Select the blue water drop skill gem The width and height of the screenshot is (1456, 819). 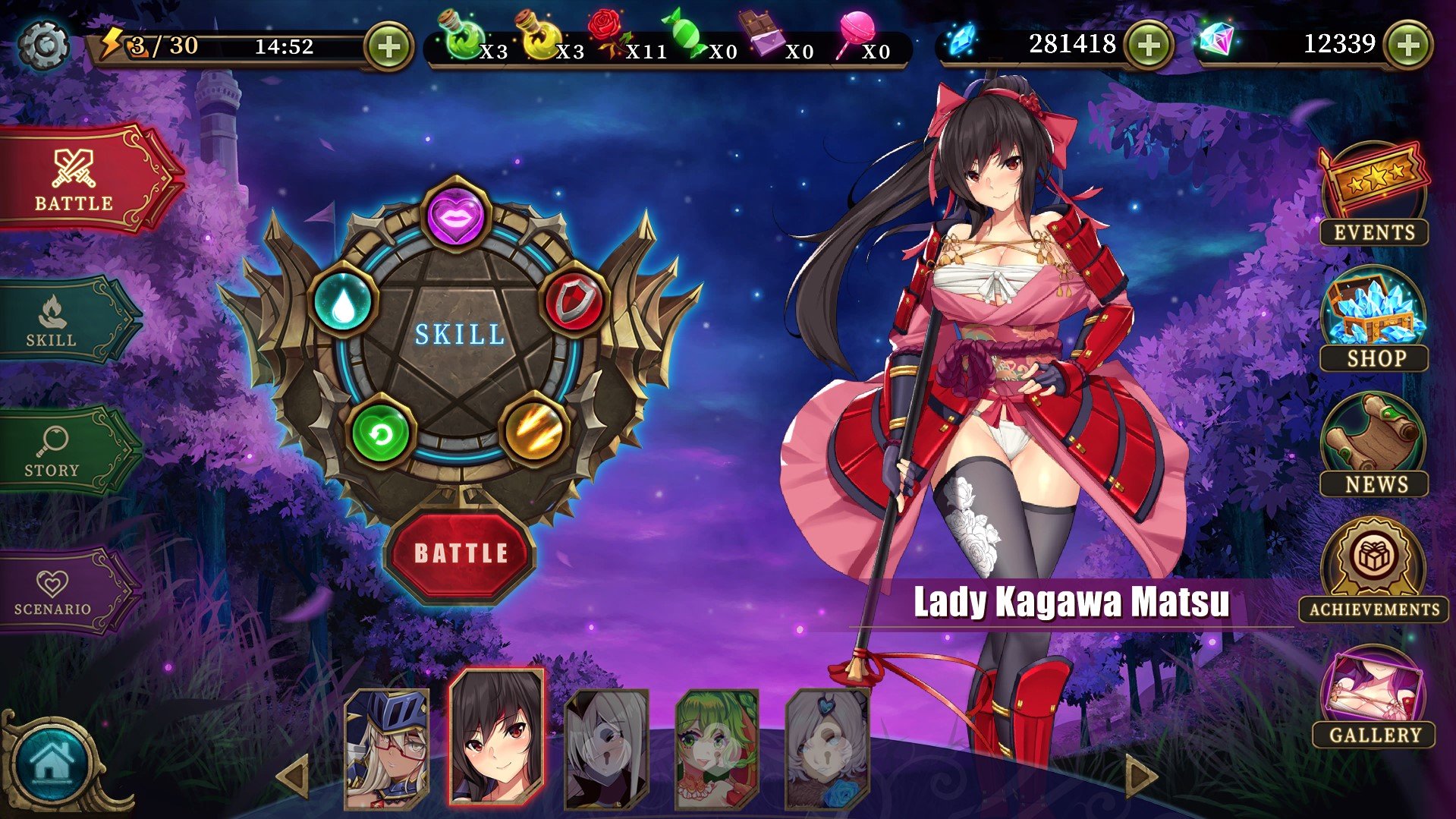[x=343, y=302]
